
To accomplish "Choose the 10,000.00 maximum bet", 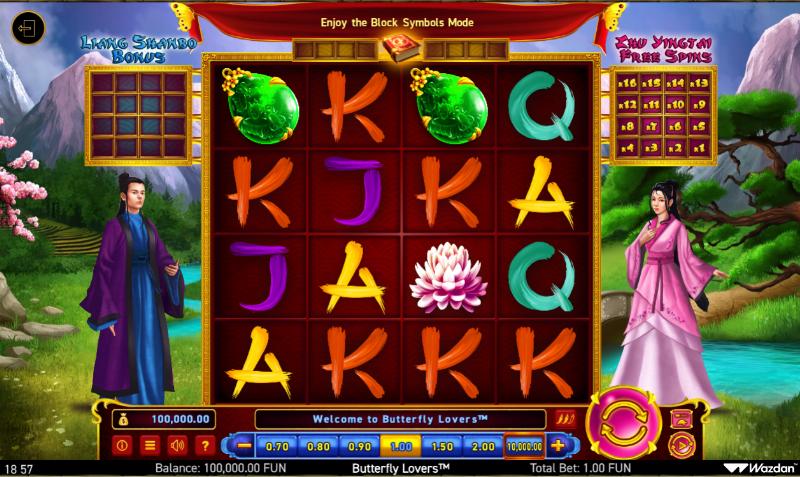I will [524, 446].
